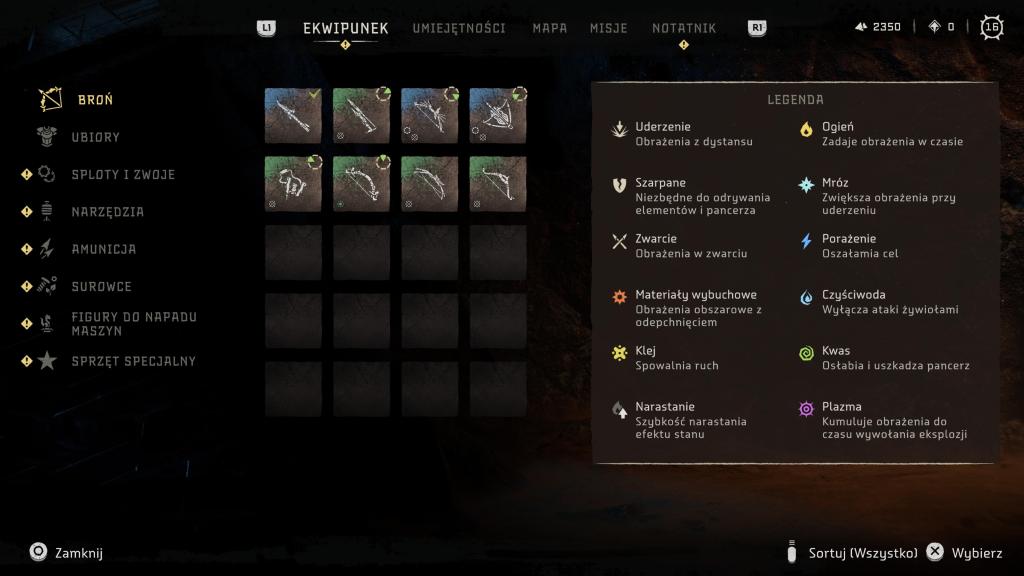Select the blue bow weapon slot
The image size is (1024, 576).
(x=429, y=115)
